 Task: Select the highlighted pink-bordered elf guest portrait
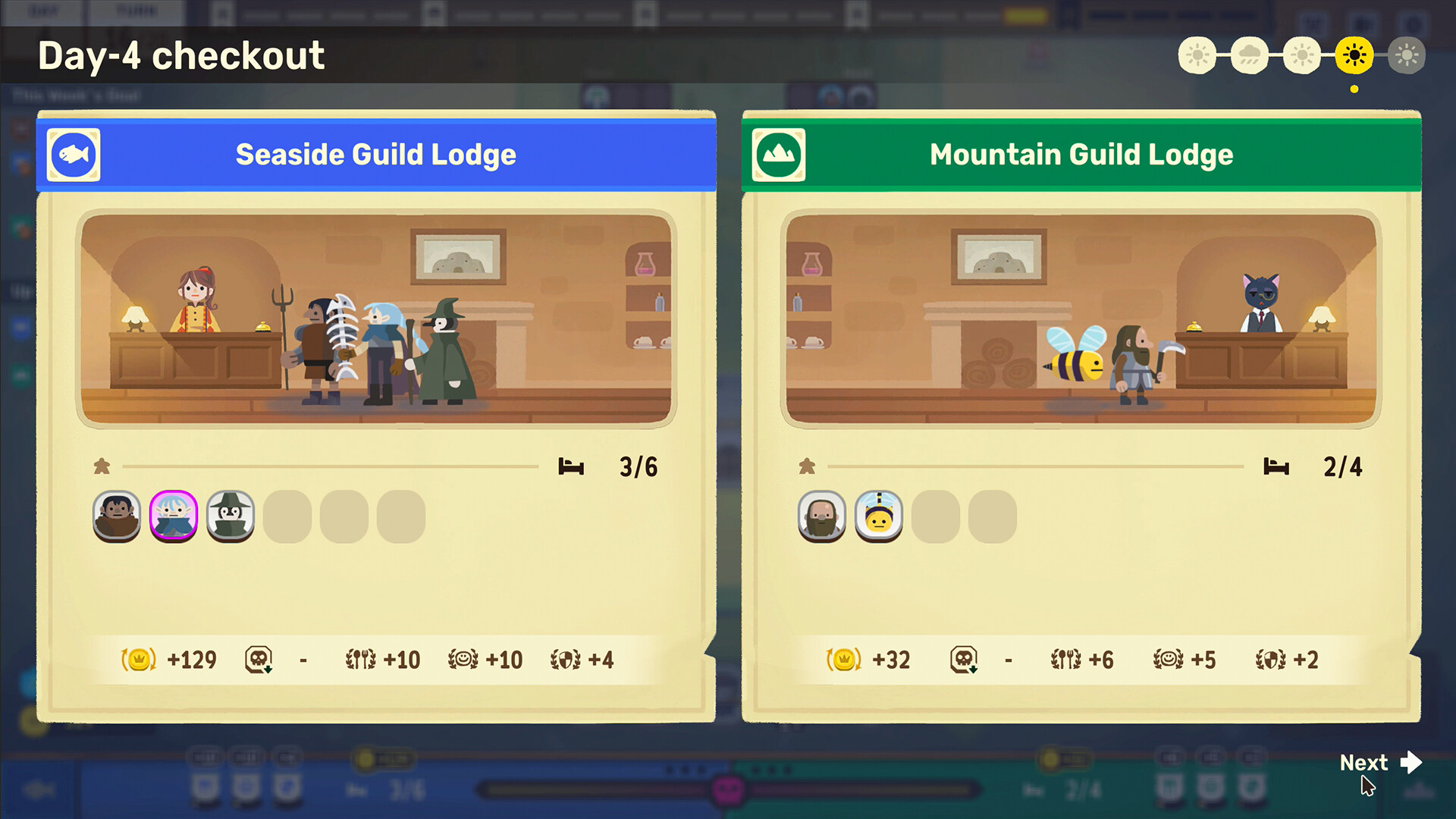[x=173, y=516]
